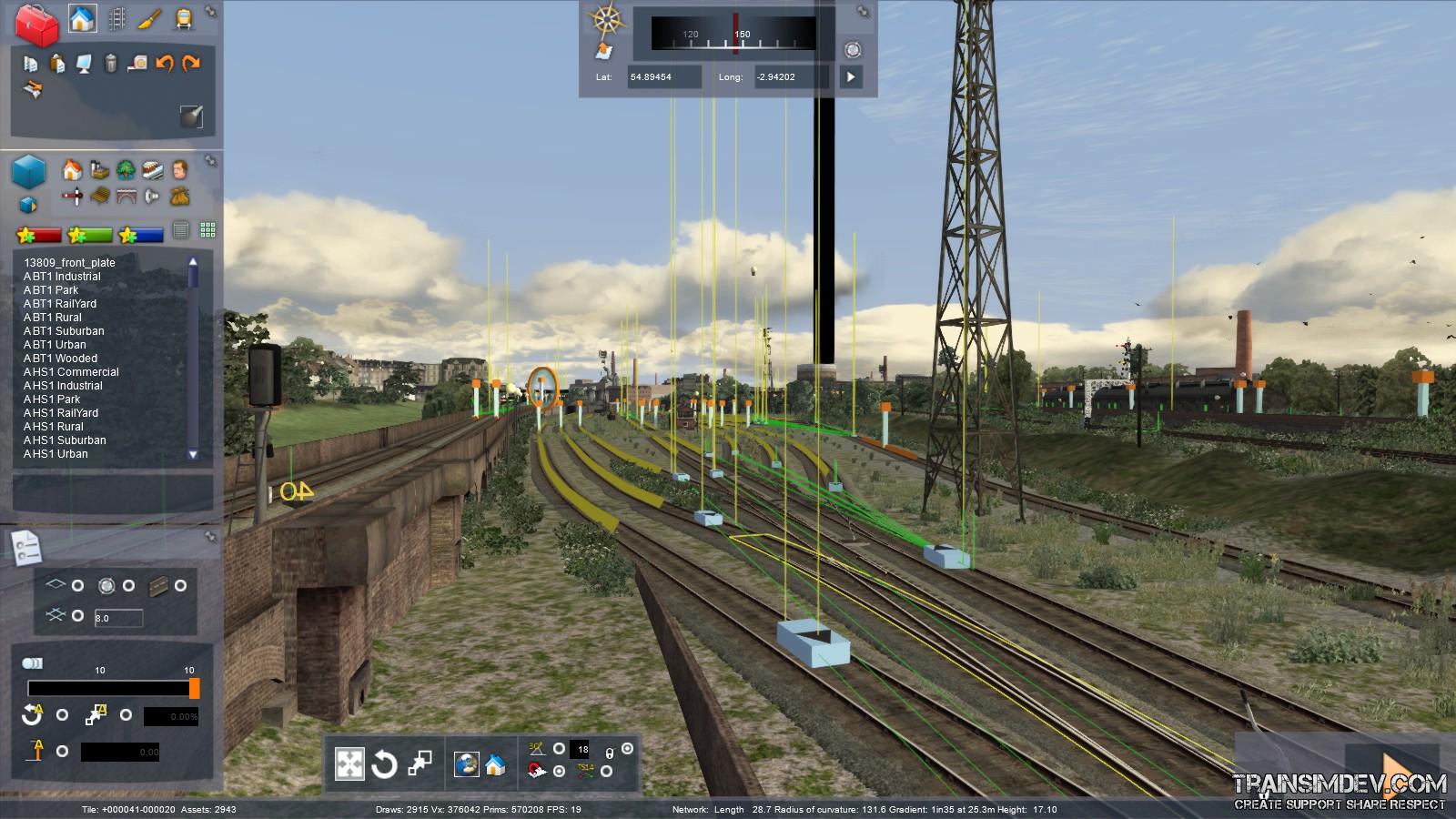Redo the edit with right arrow
This screenshot has width=1456, height=819.
[x=191, y=64]
